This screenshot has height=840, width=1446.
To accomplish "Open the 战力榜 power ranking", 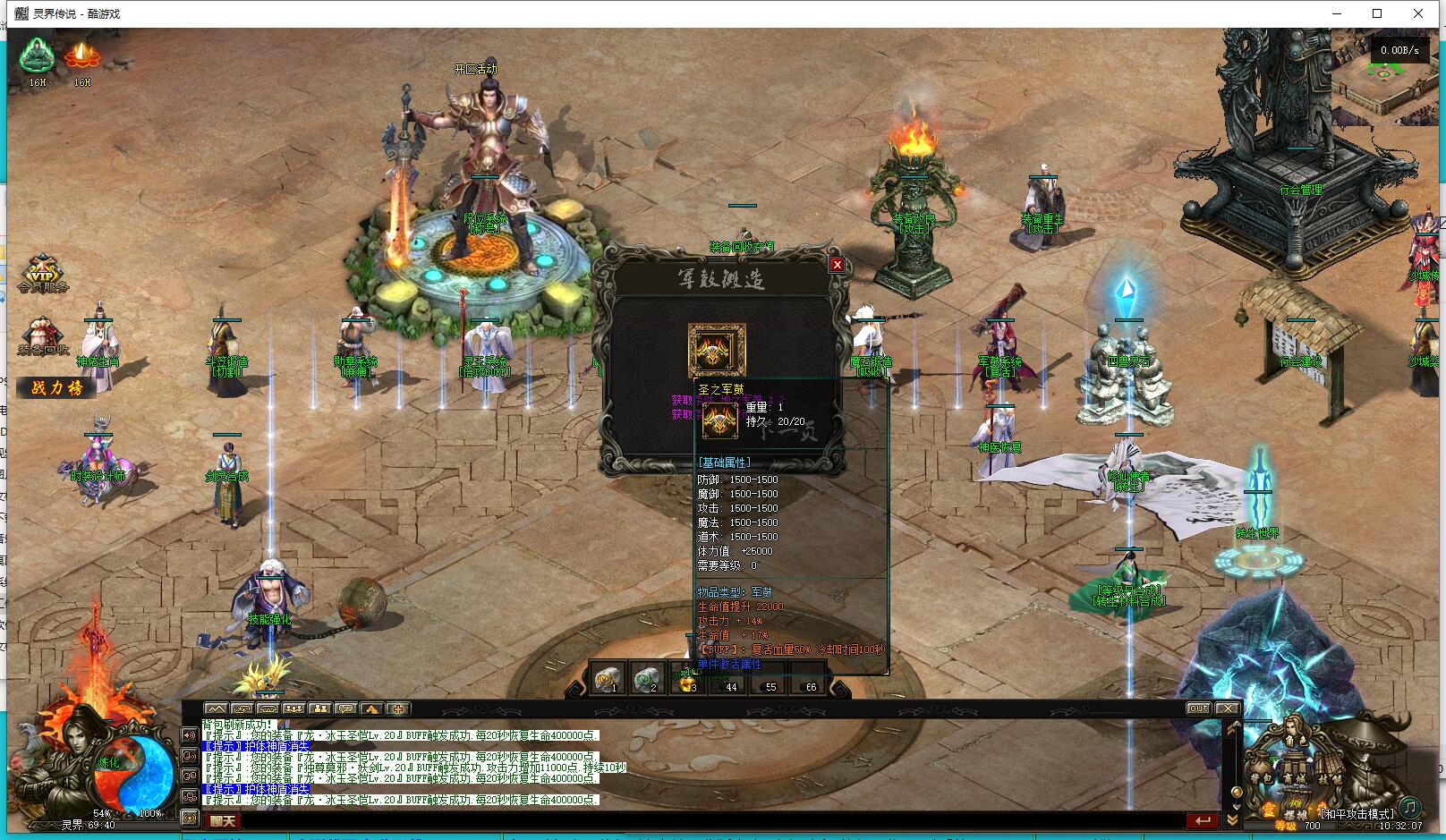I will click(x=56, y=387).
